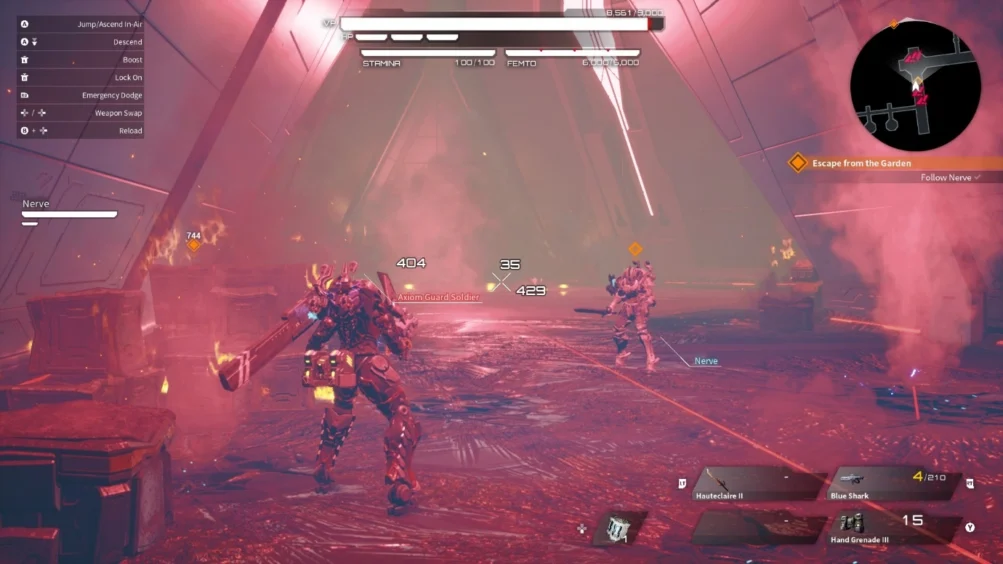Screen dimensions: 1003x564
Task: Click Nerve's ally status panel
Action: (70, 212)
